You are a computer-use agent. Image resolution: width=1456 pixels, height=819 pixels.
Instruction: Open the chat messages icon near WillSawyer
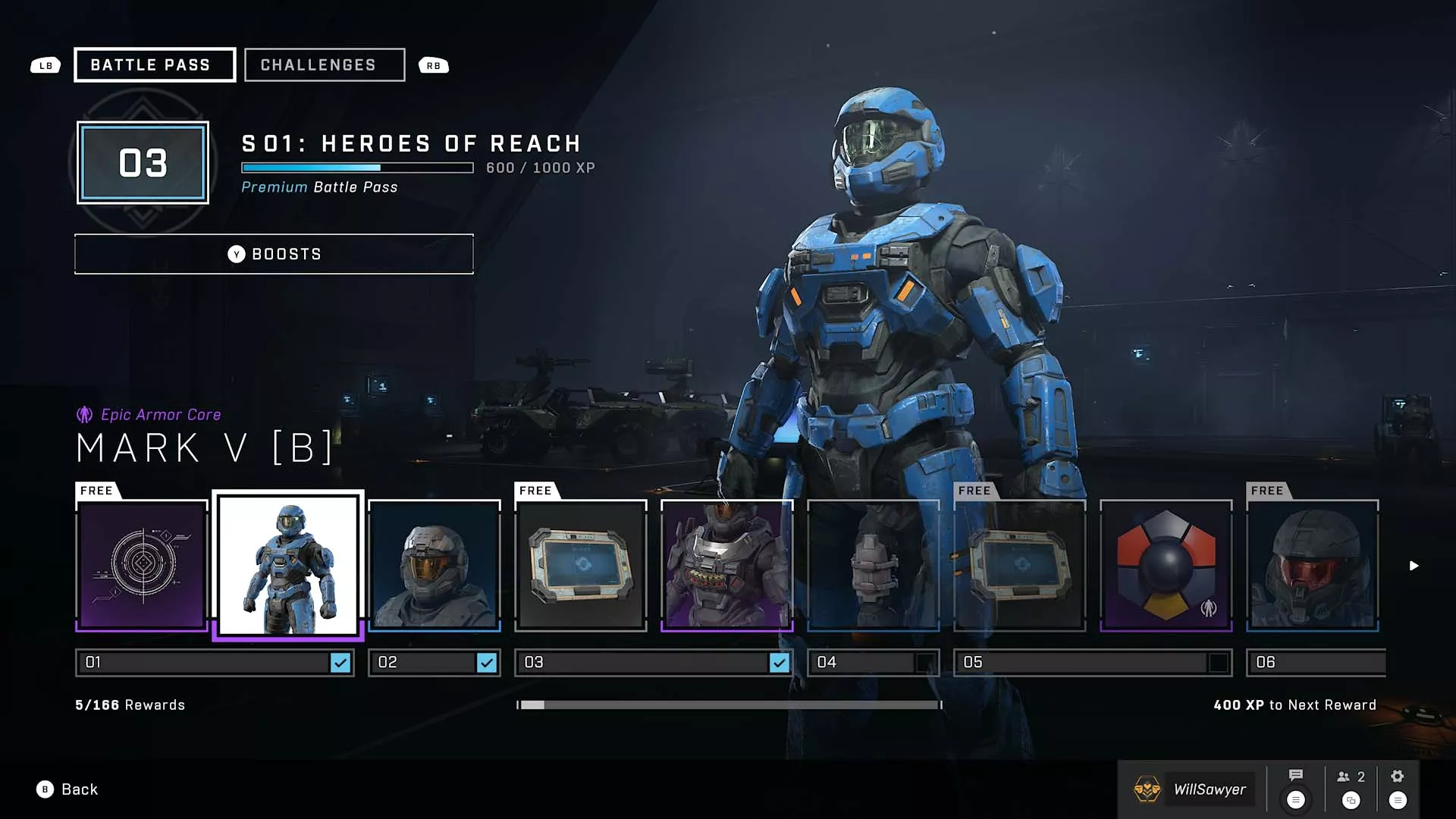pos(1294,776)
